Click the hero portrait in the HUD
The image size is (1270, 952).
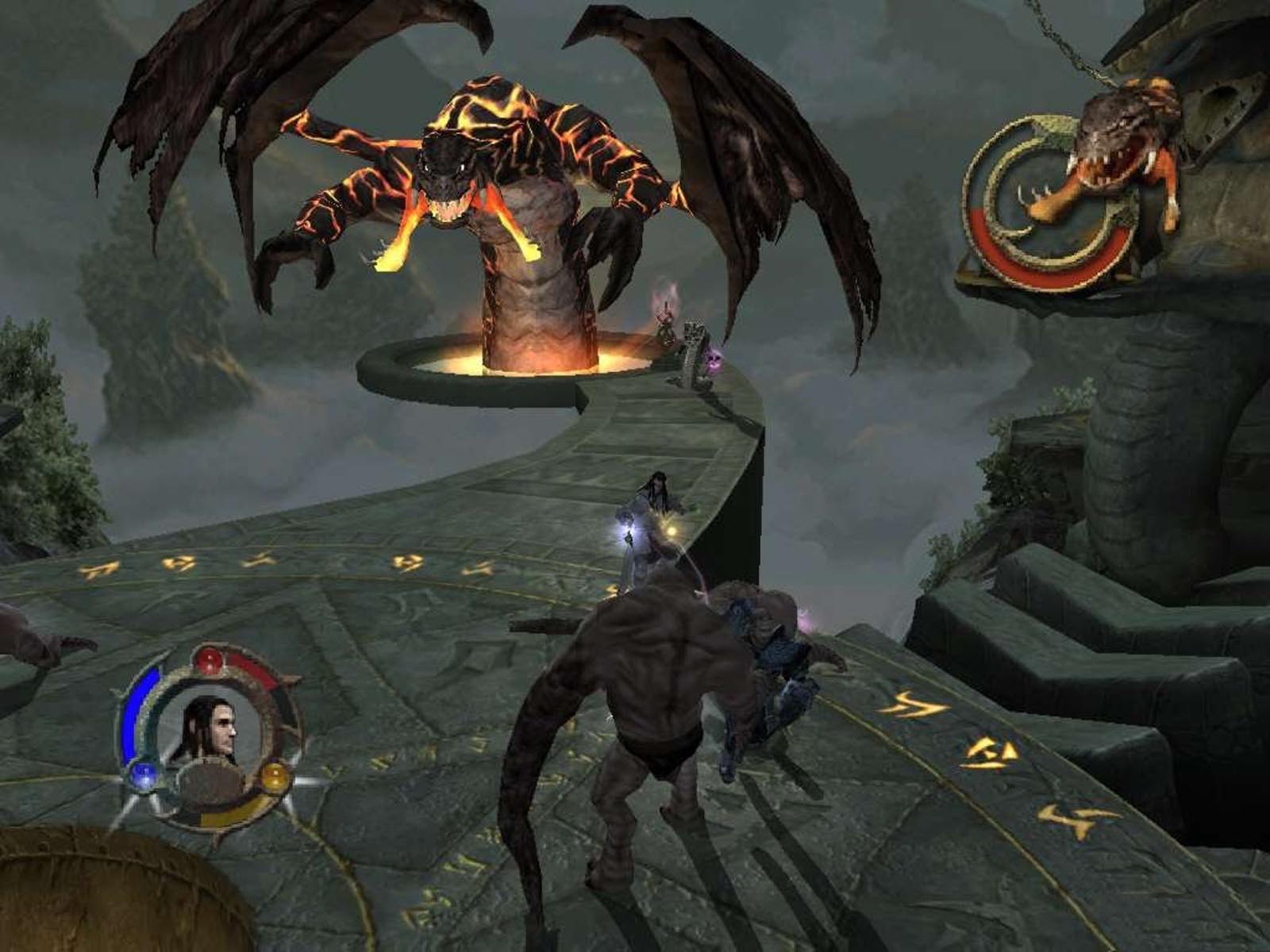point(209,728)
